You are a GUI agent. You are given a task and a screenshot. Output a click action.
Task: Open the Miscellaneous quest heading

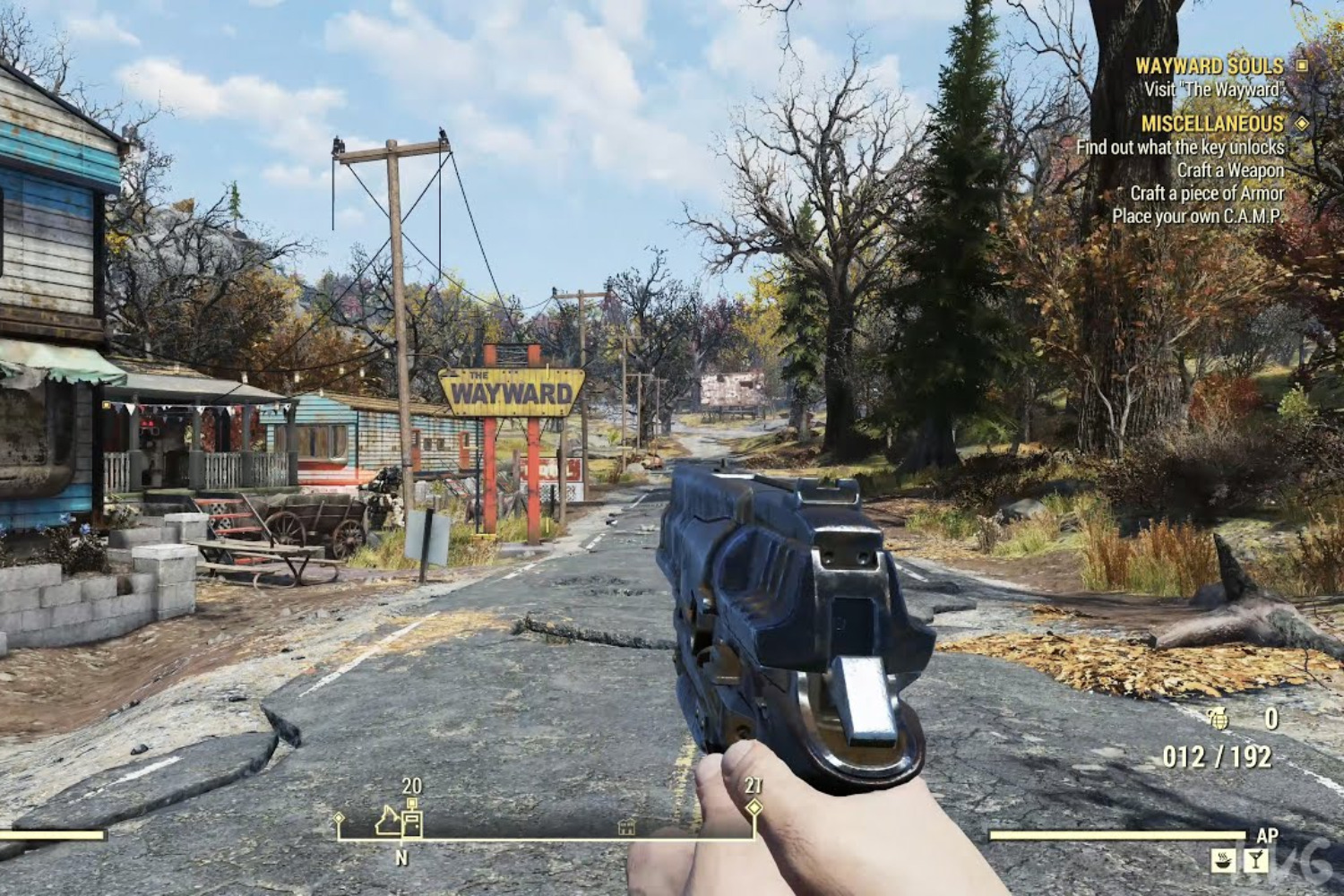pos(1212,124)
